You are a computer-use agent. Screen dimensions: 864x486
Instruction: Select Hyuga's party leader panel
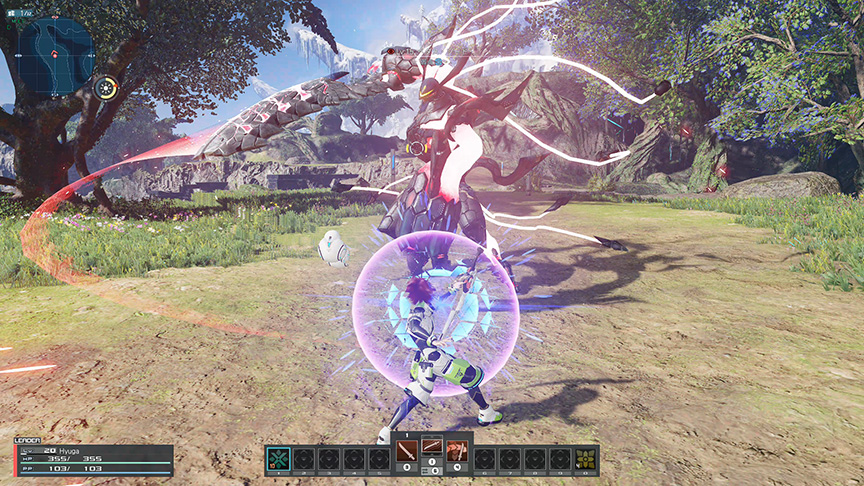click(x=93, y=460)
